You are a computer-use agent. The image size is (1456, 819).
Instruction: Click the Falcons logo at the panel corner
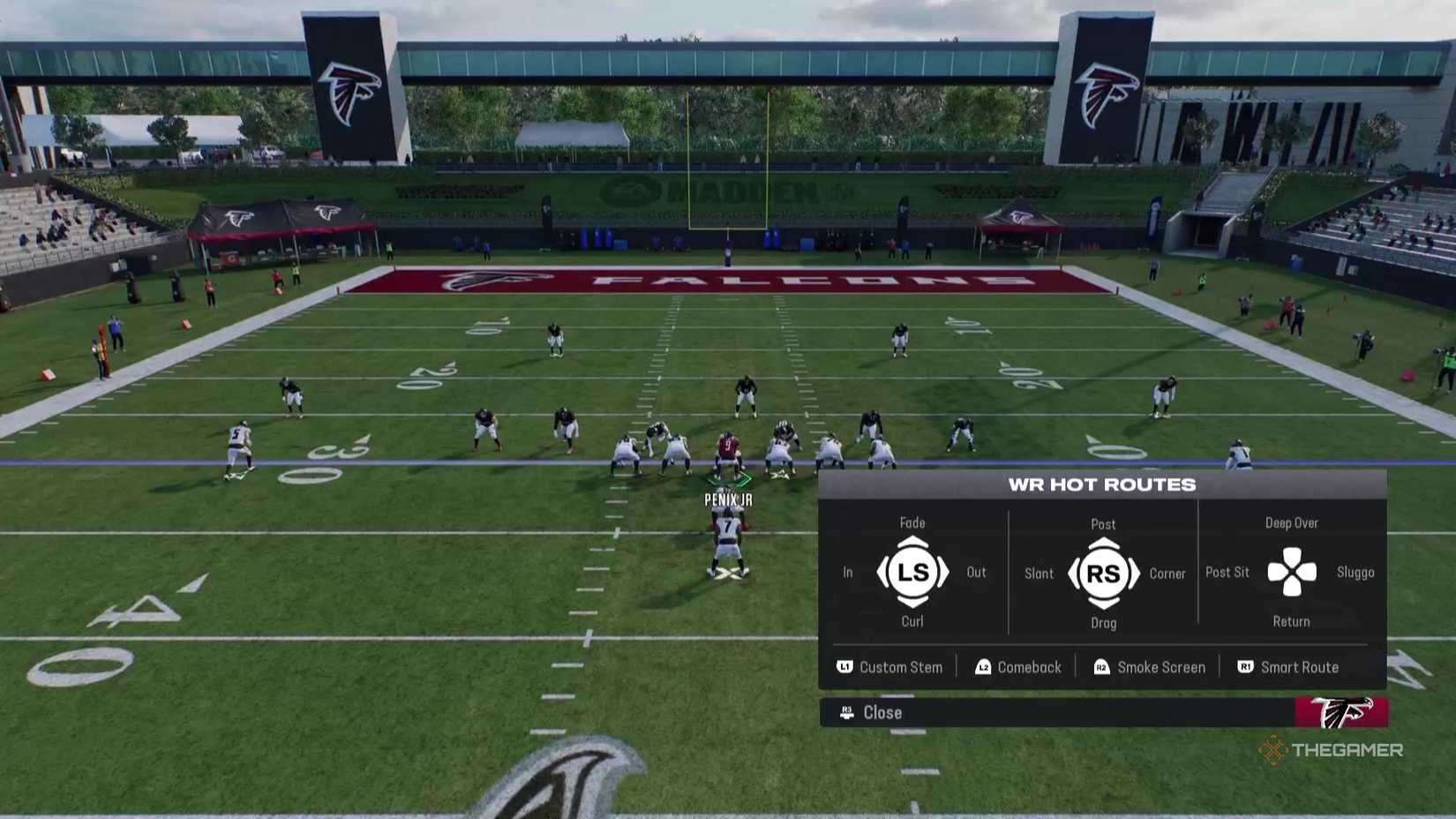(1340, 713)
